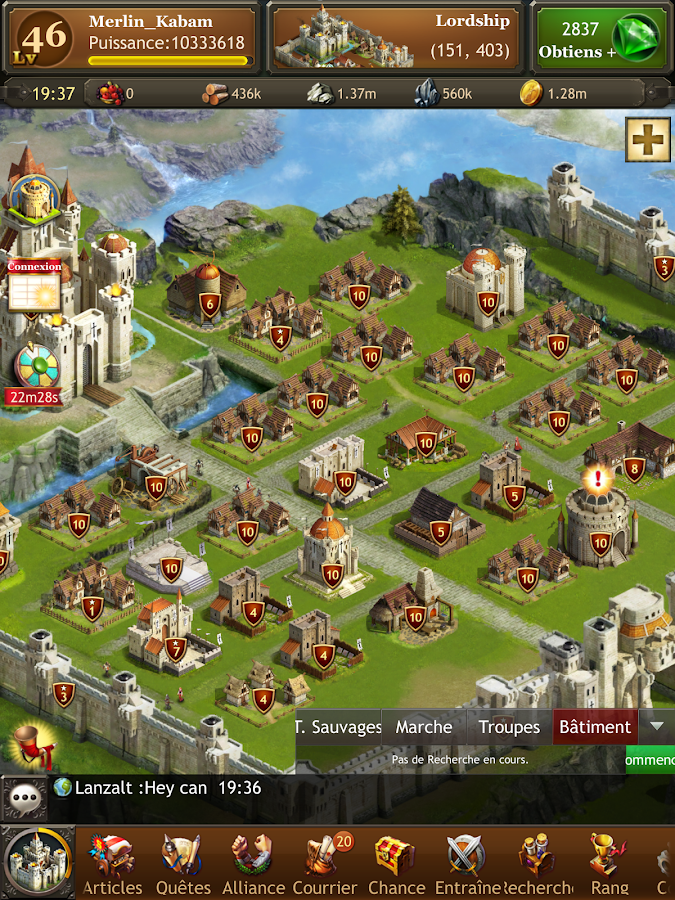675x900 pixels.
Task: Show the Troupes tab
Action: (x=509, y=727)
